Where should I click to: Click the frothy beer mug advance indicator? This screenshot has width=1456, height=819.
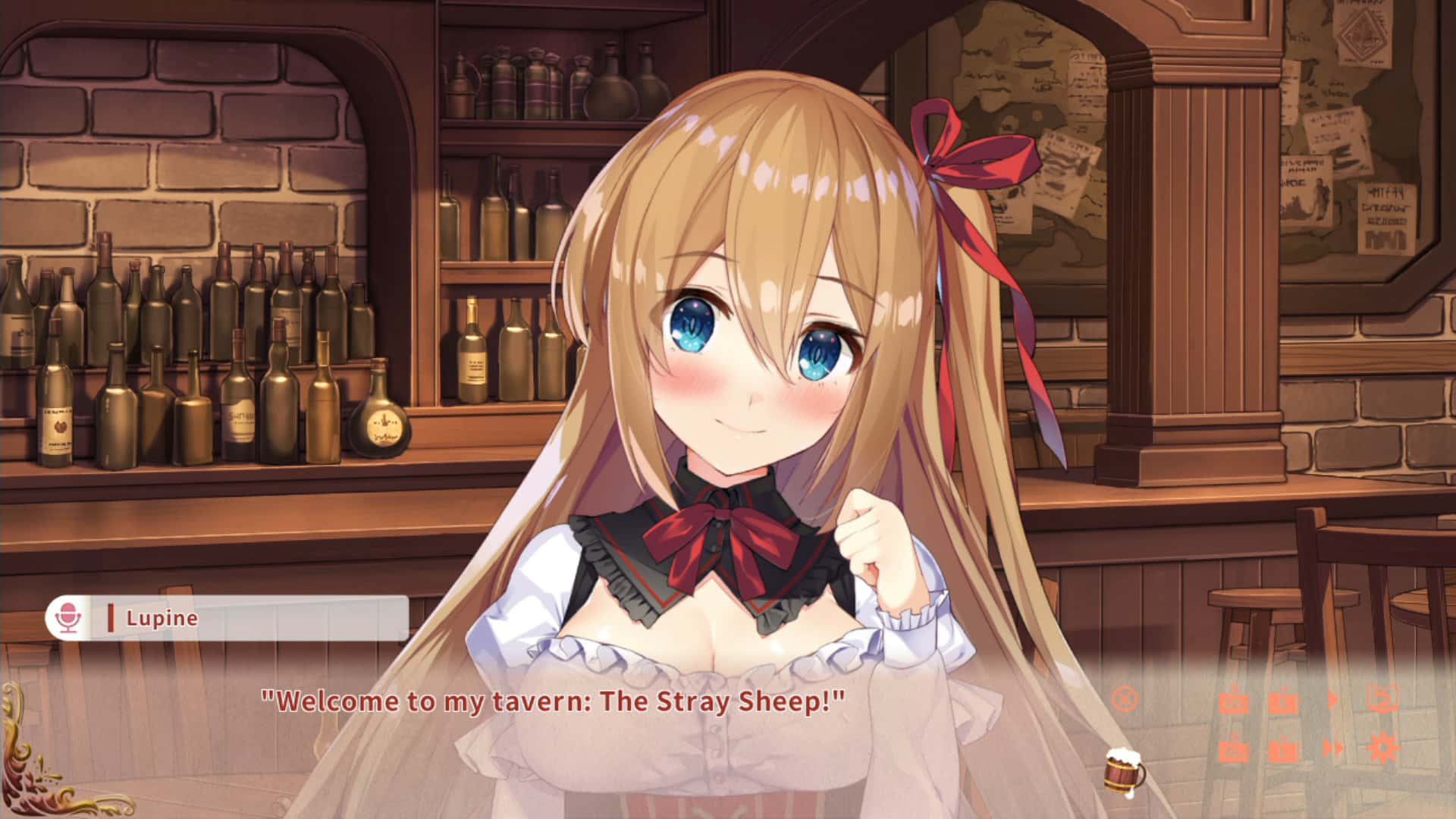coord(1122,773)
